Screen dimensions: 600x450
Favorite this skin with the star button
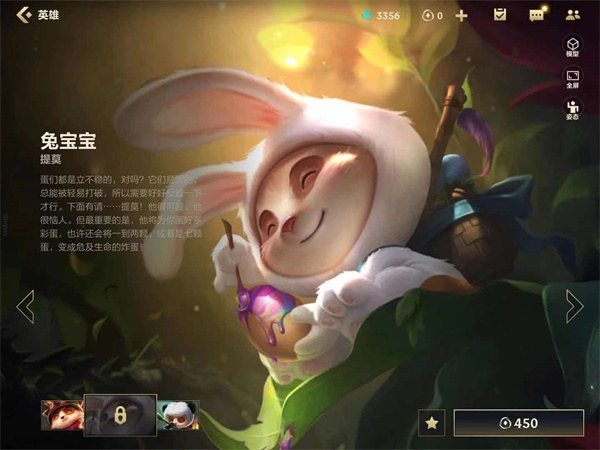pyautogui.click(x=432, y=423)
